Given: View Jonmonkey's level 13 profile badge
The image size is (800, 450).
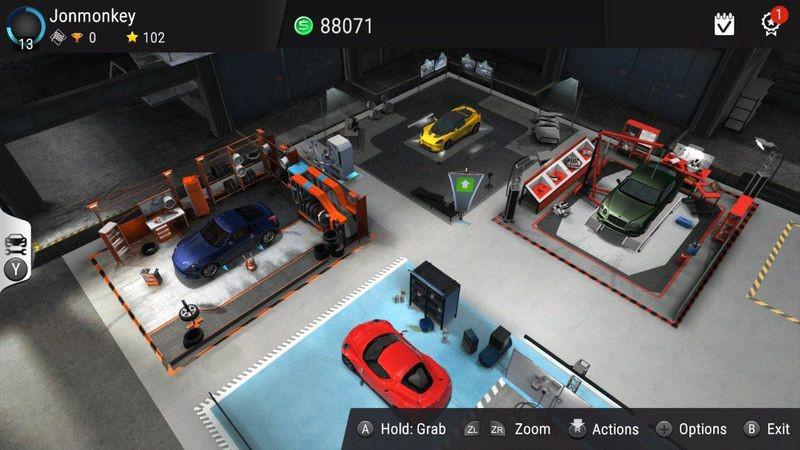Looking at the screenshot, I should pyautogui.click(x=24, y=26).
